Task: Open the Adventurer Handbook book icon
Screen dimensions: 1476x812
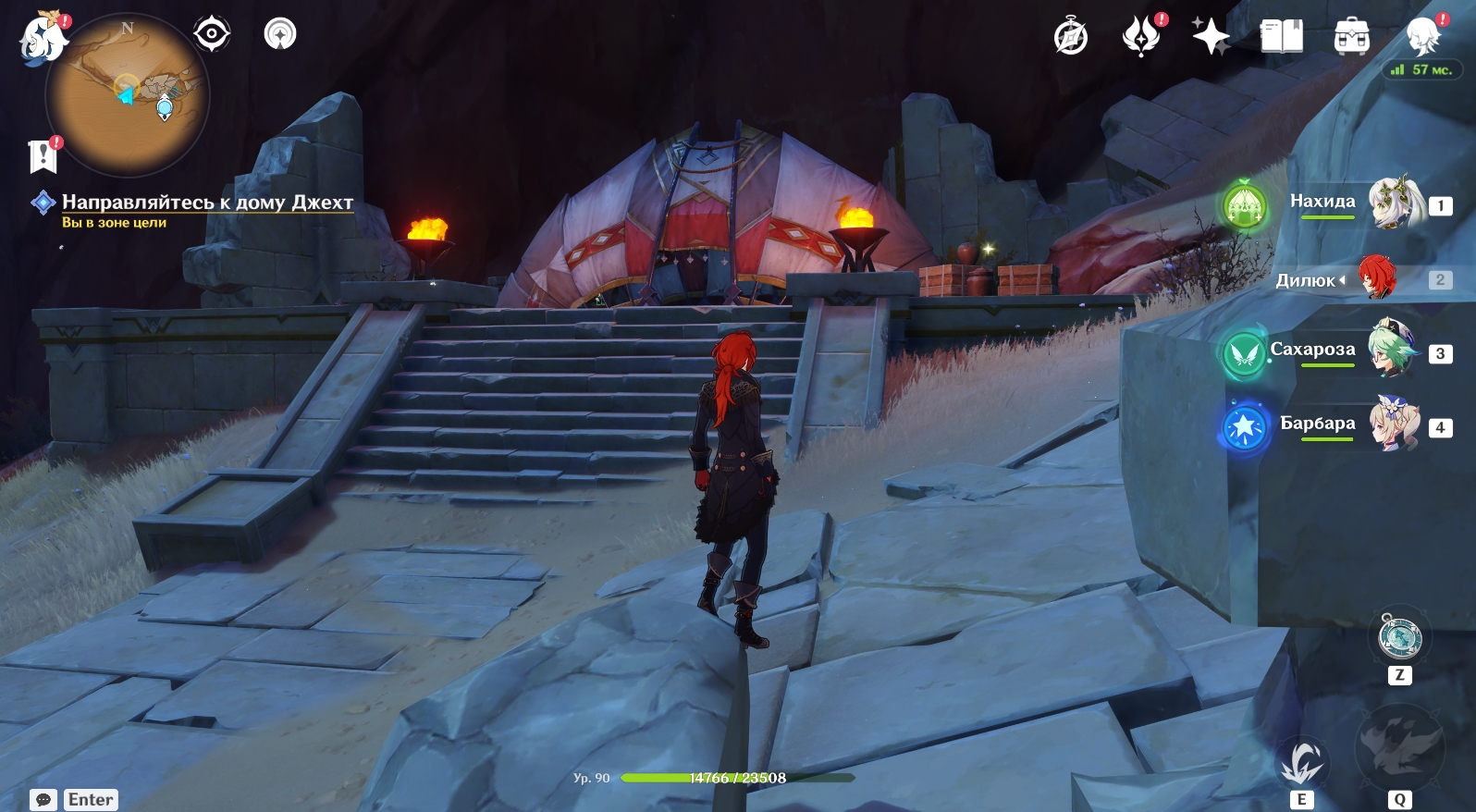Action: (1281, 37)
